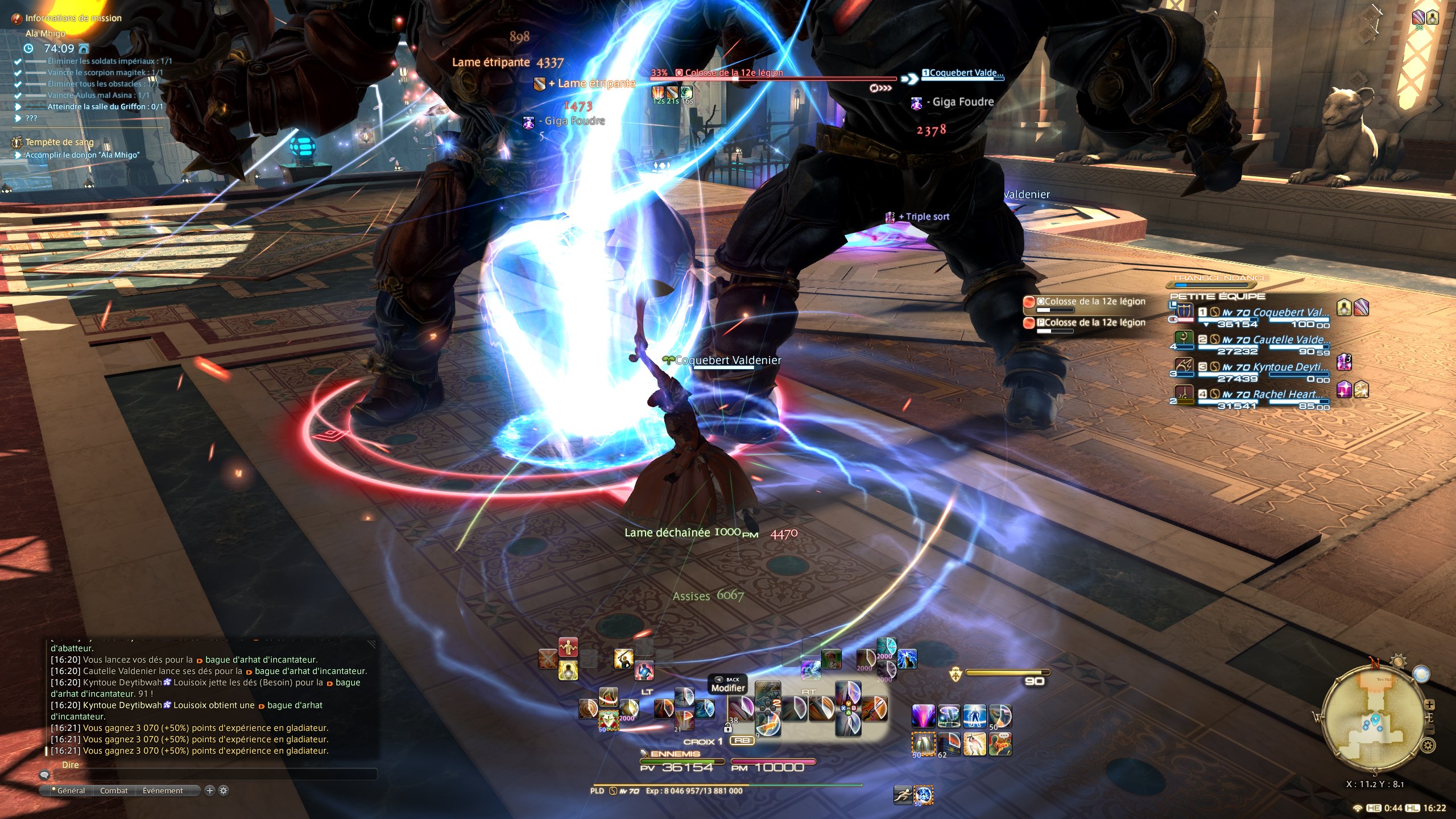Switch to the Combat chat tab
Viewport: 1456px width, 819px height.
pos(114,791)
